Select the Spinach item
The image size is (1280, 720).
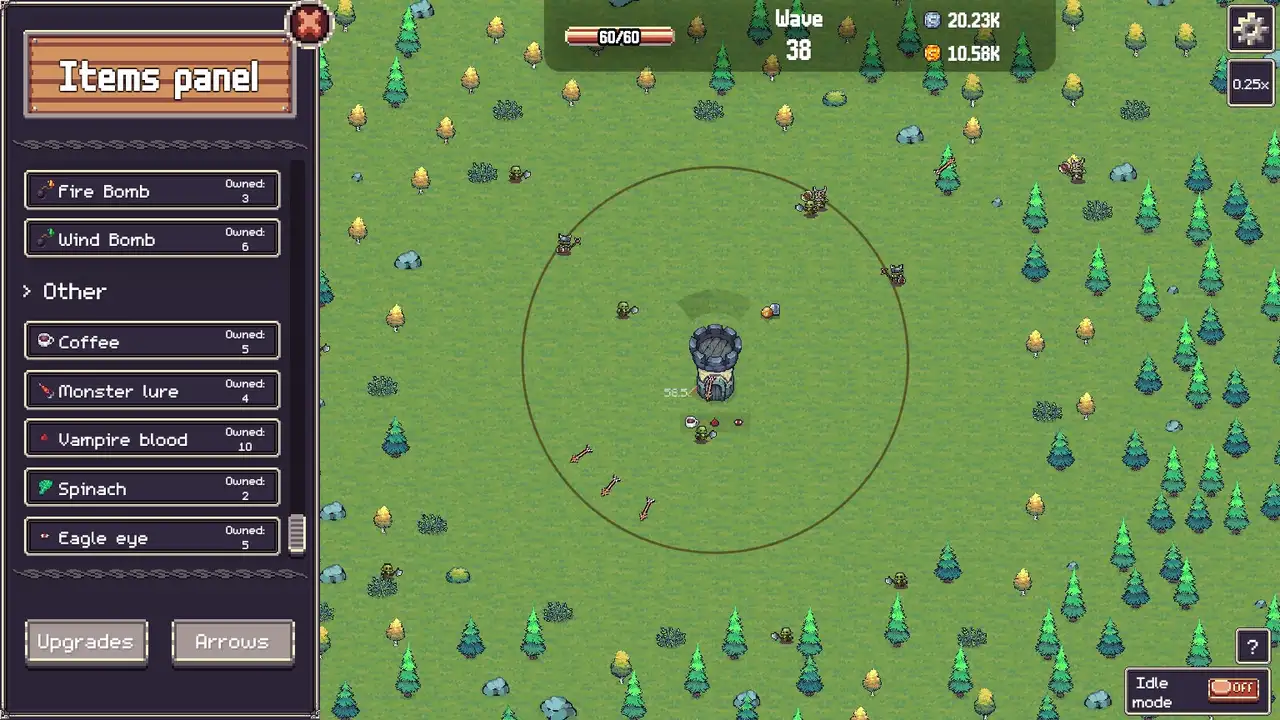(152, 488)
